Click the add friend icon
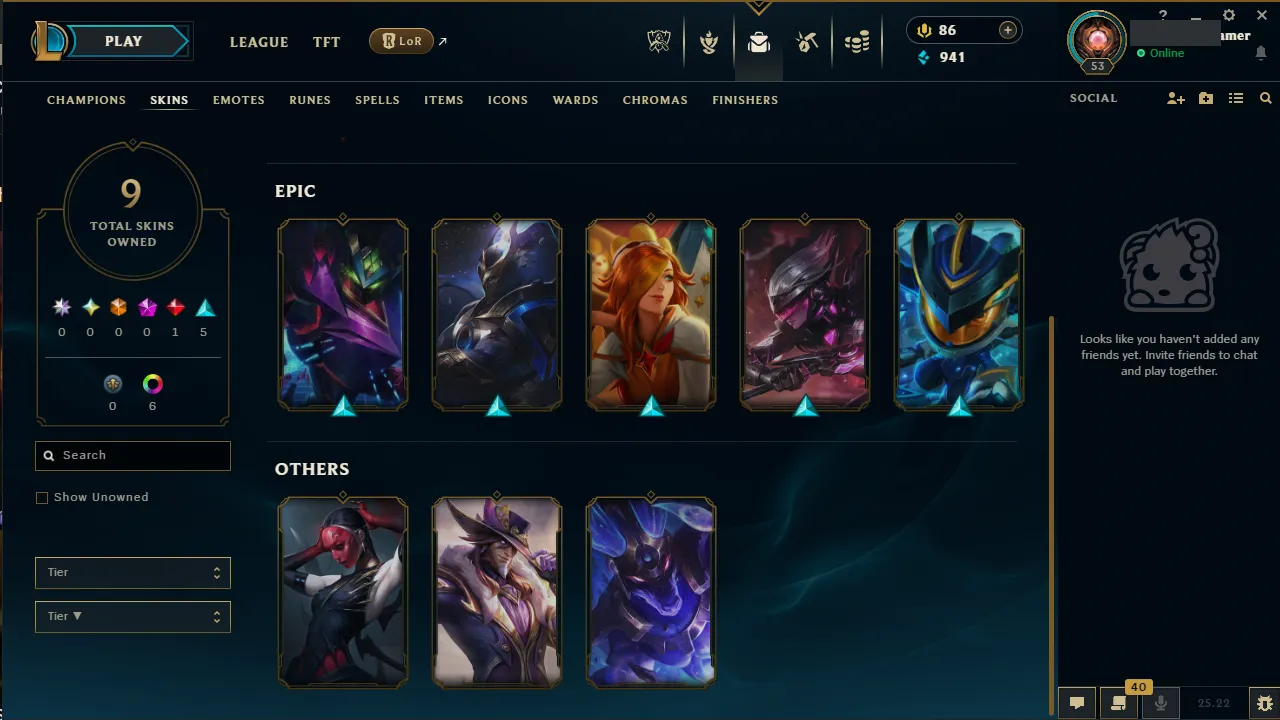 click(x=1176, y=98)
